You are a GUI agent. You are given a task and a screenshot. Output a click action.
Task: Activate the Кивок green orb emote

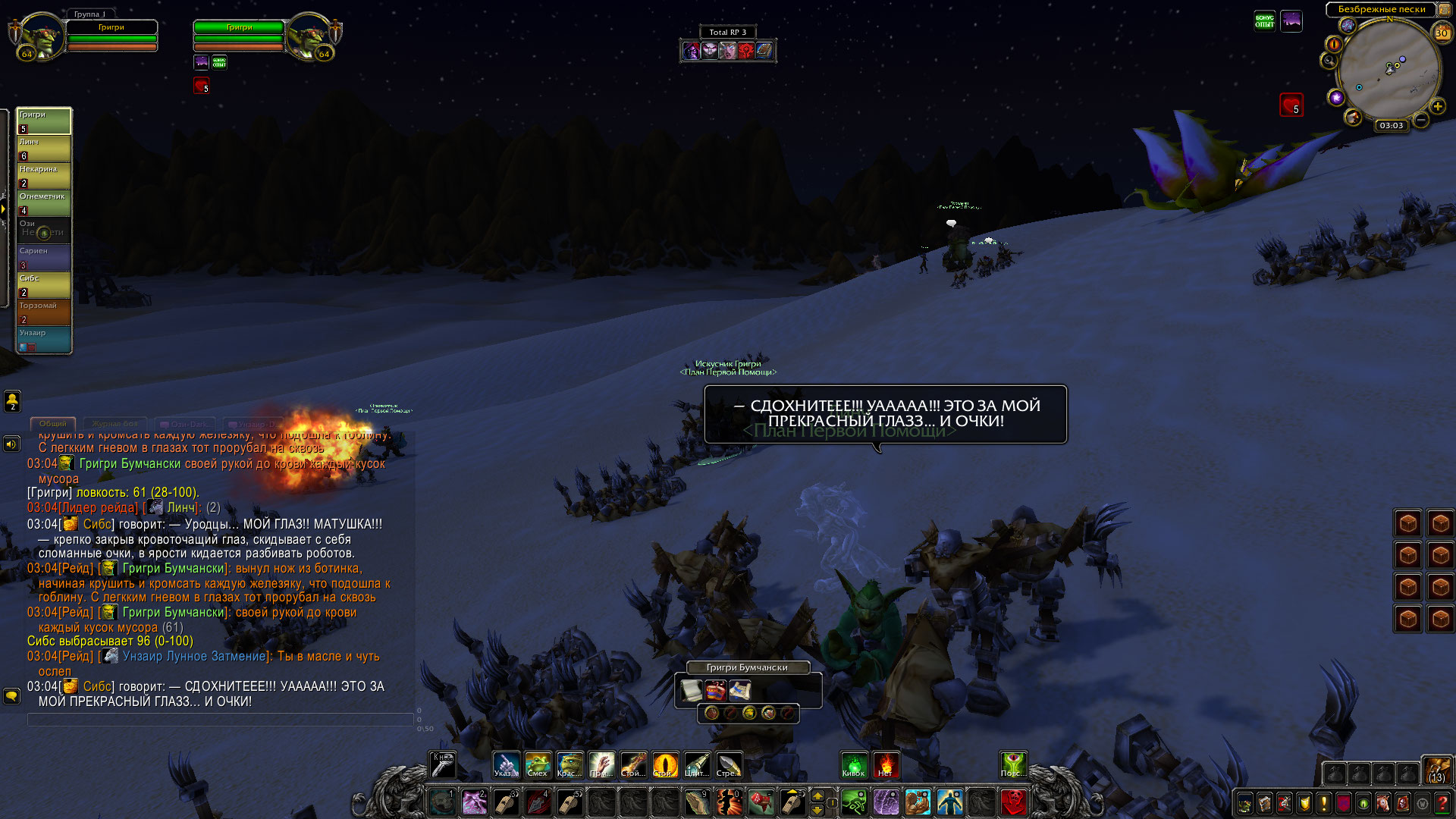click(x=853, y=764)
